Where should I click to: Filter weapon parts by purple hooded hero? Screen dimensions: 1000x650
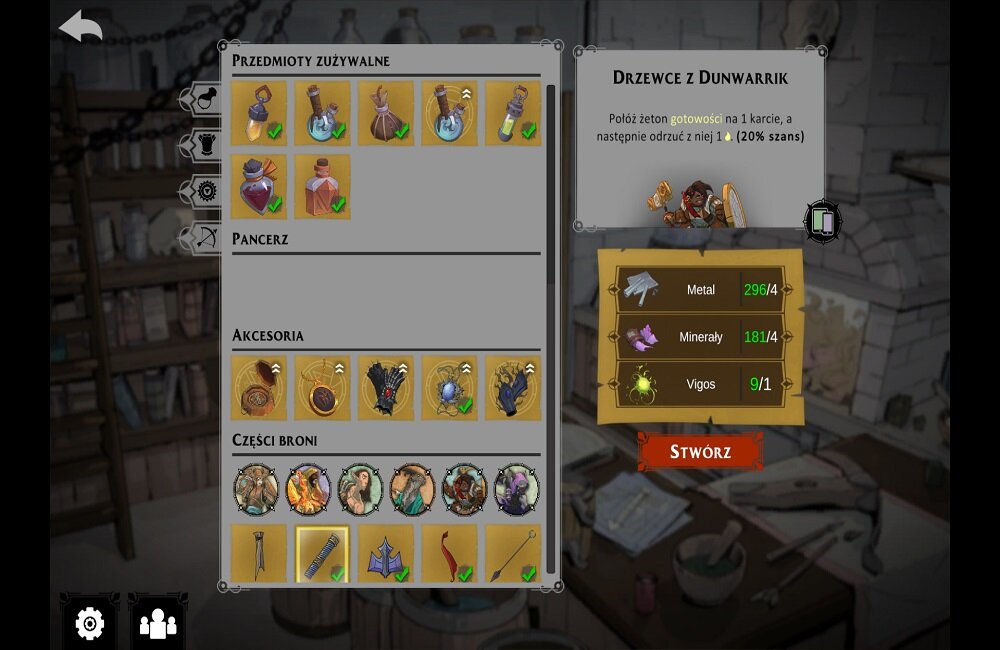(x=516, y=489)
